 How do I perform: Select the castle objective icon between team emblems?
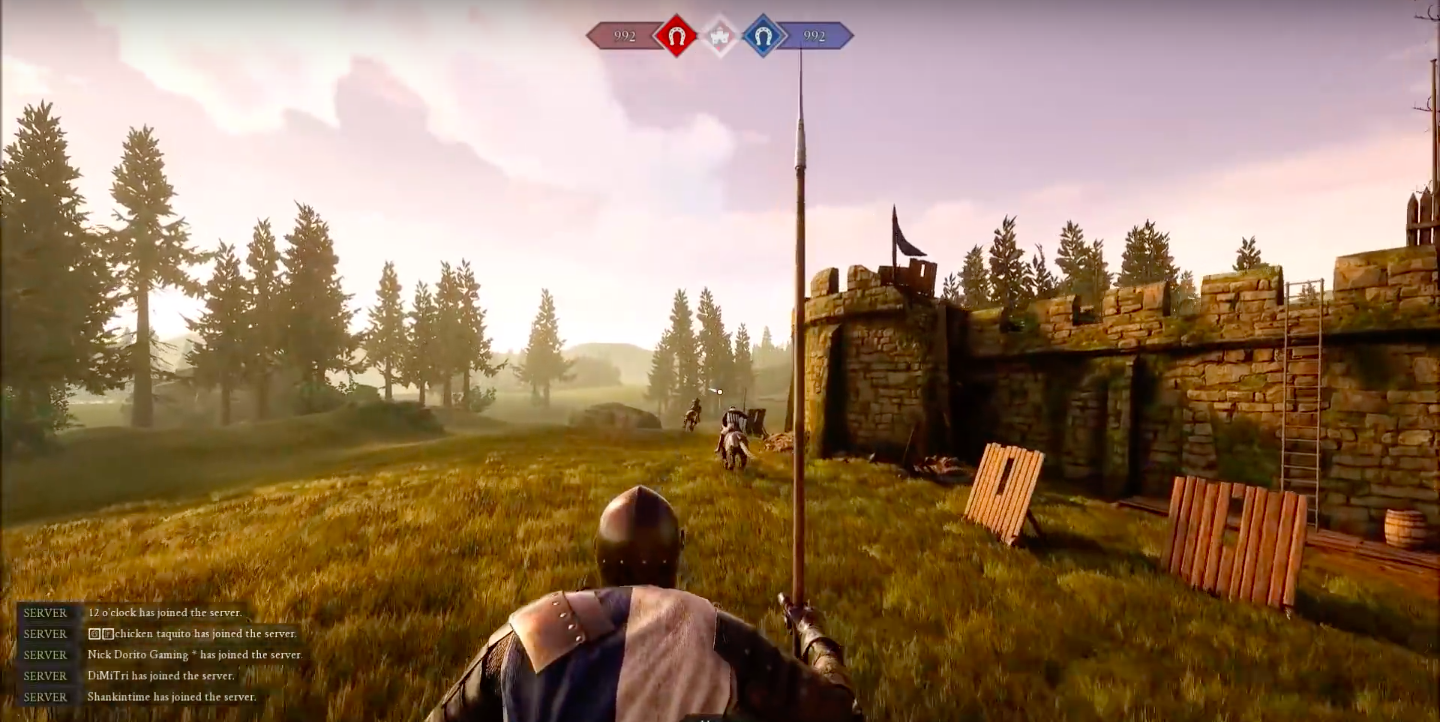click(720, 36)
